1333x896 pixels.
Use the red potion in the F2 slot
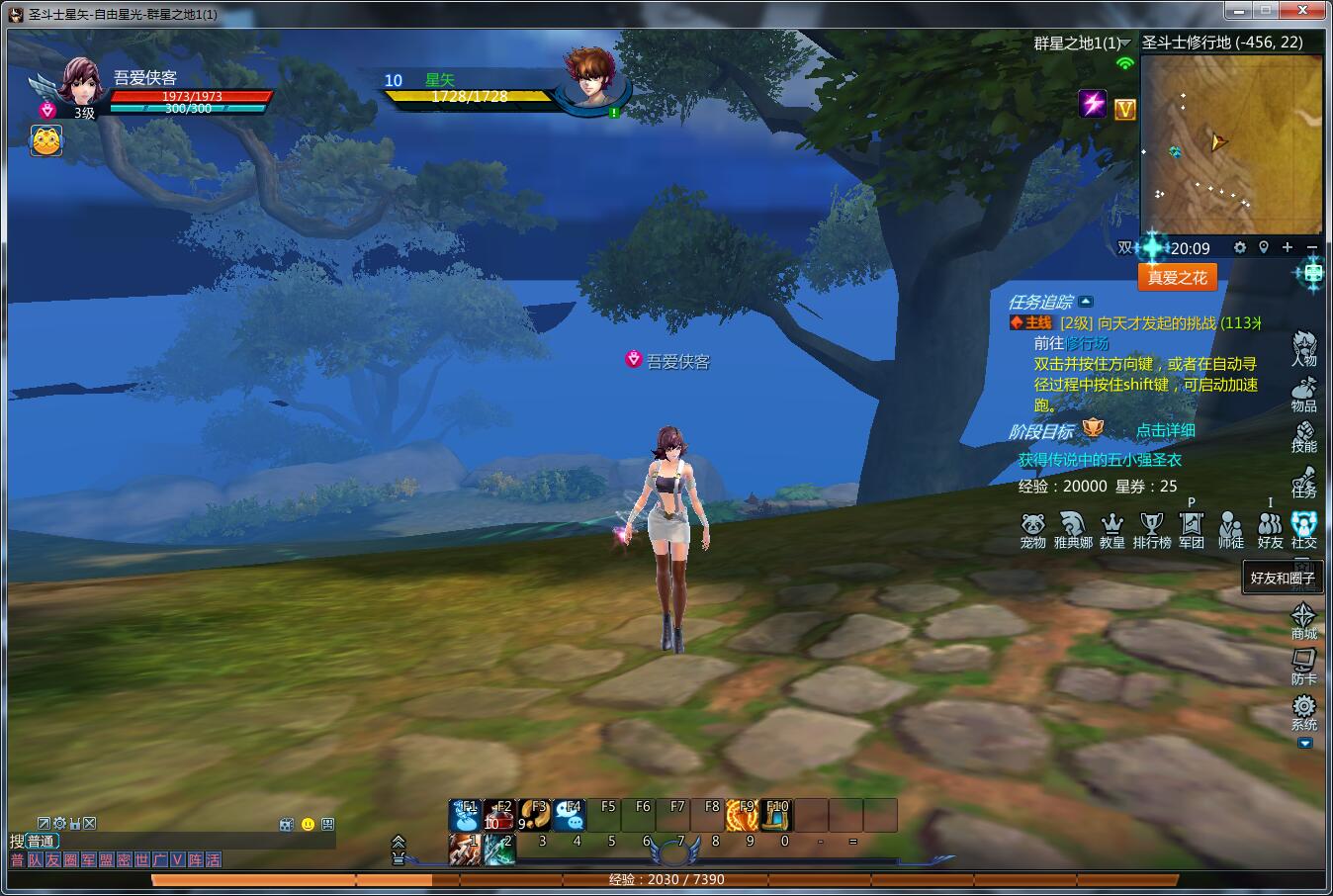499,815
